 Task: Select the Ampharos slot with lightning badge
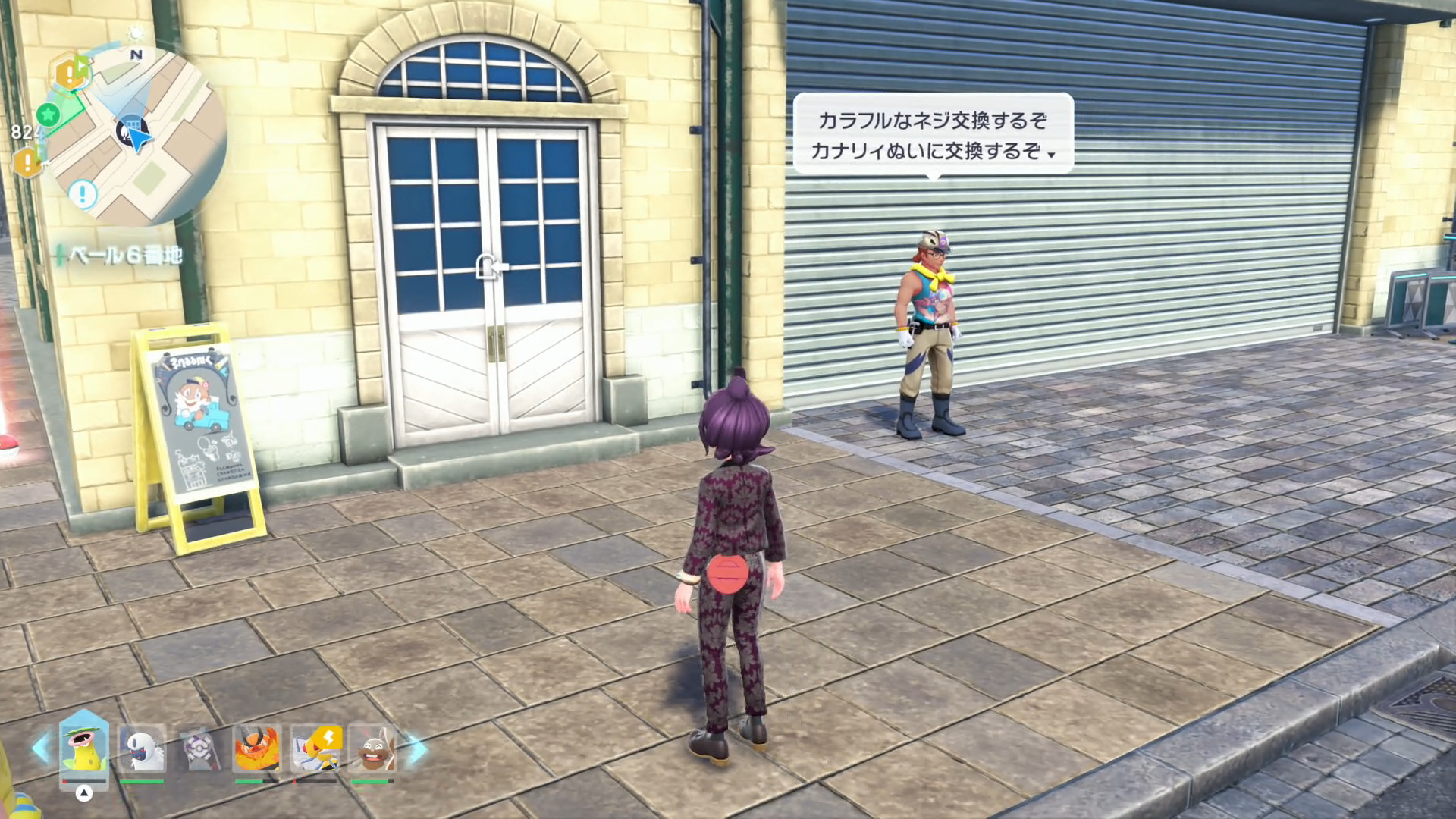(315, 749)
